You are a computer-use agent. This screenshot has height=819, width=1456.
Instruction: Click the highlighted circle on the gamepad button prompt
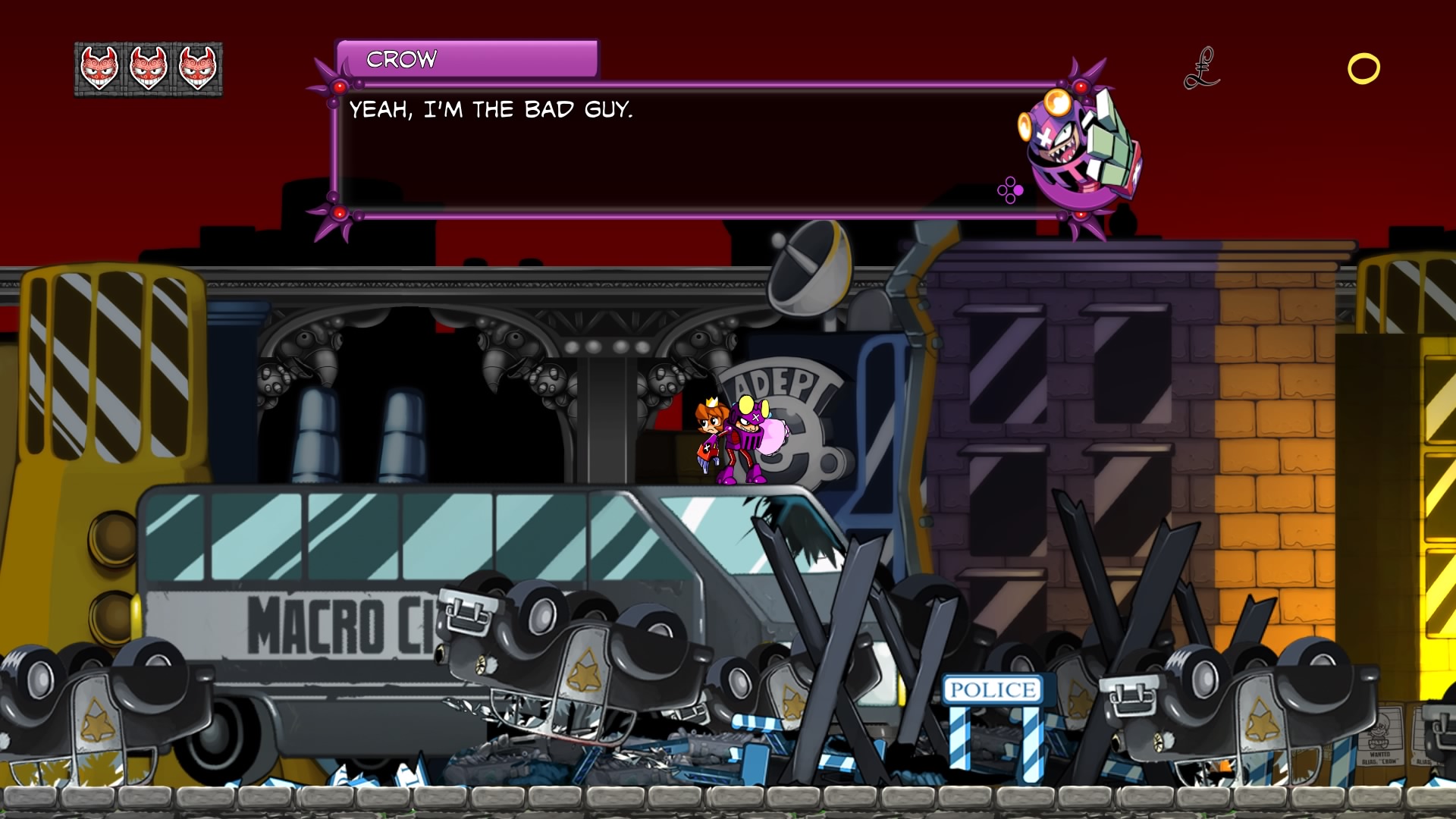pyautogui.click(x=1018, y=190)
